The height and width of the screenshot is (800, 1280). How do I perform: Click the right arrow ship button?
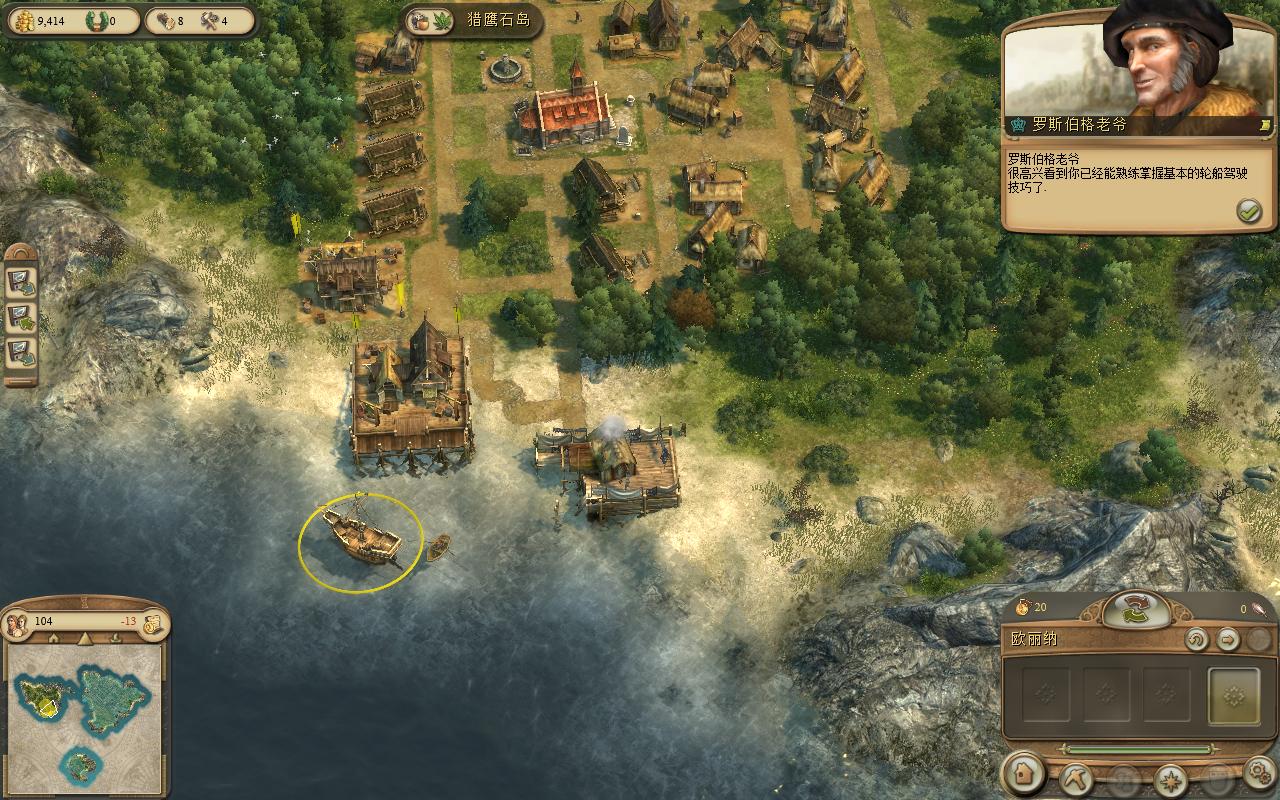(1228, 640)
